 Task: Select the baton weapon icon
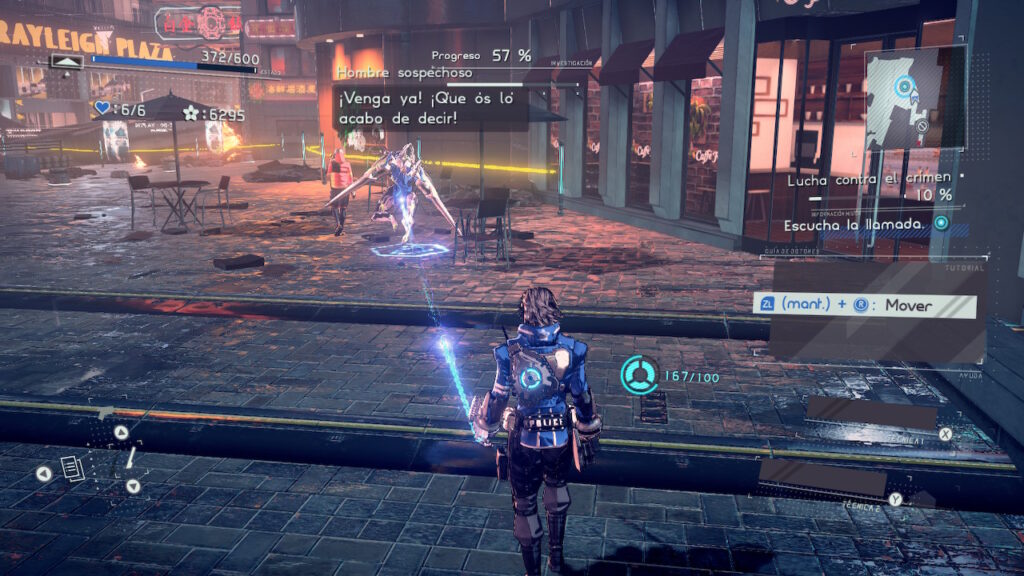click(x=130, y=459)
